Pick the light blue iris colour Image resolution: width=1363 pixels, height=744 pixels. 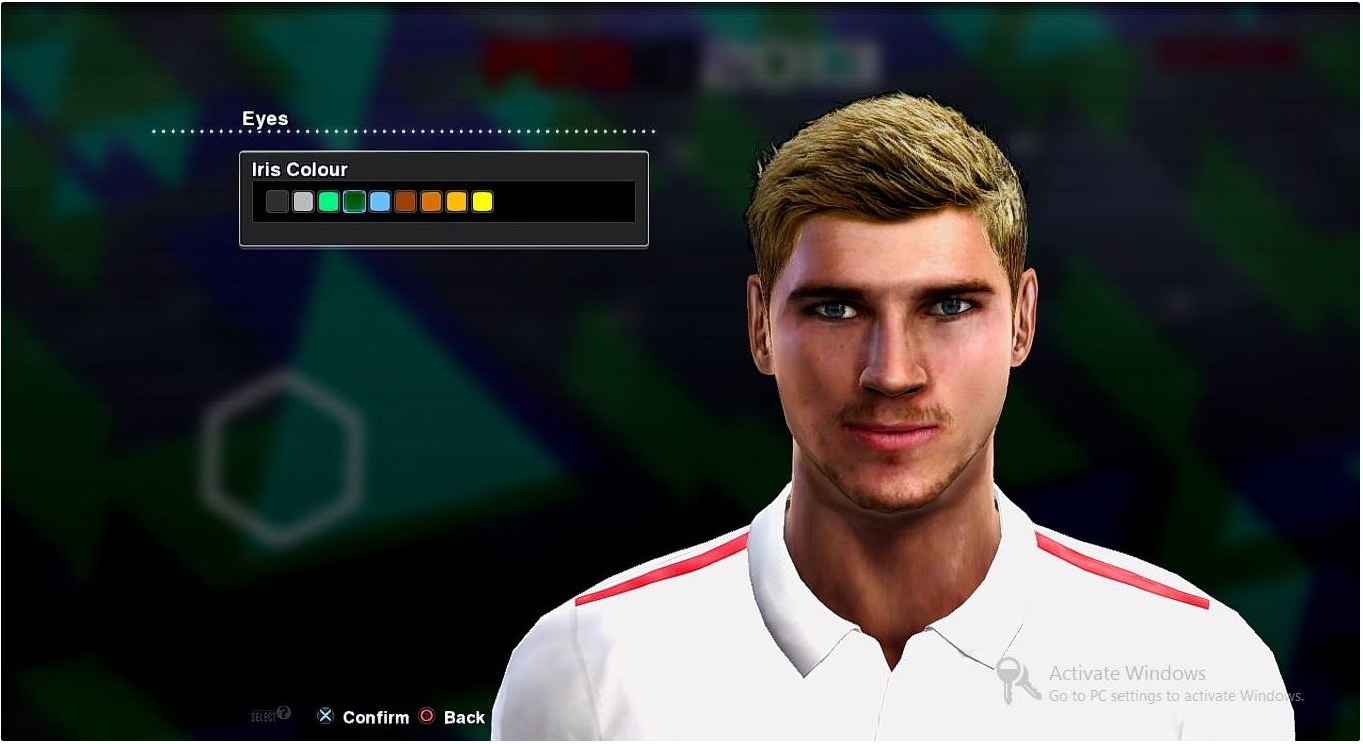(x=379, y=201)
